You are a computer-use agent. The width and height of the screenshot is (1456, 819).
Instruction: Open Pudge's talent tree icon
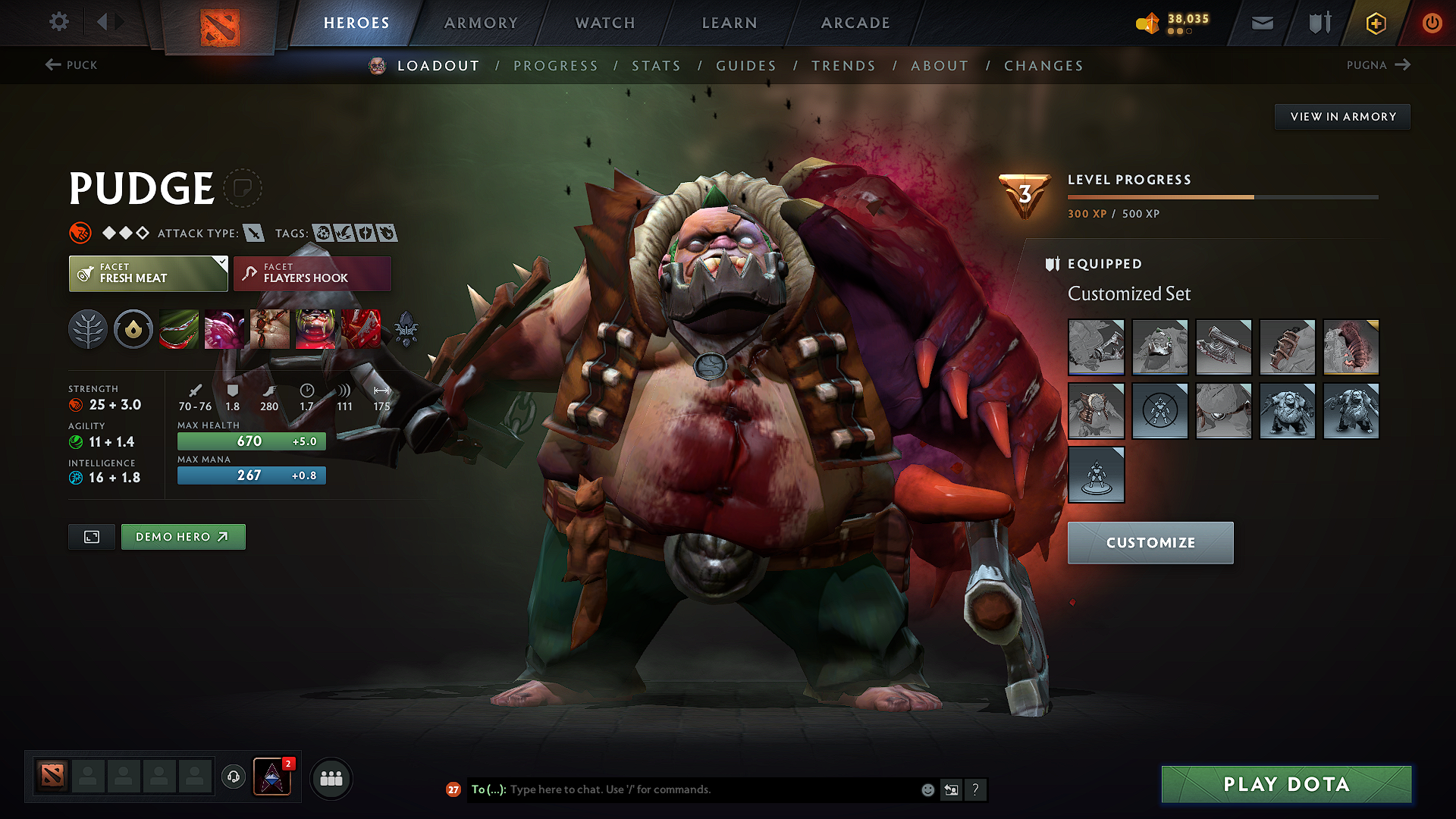[88, 329]
